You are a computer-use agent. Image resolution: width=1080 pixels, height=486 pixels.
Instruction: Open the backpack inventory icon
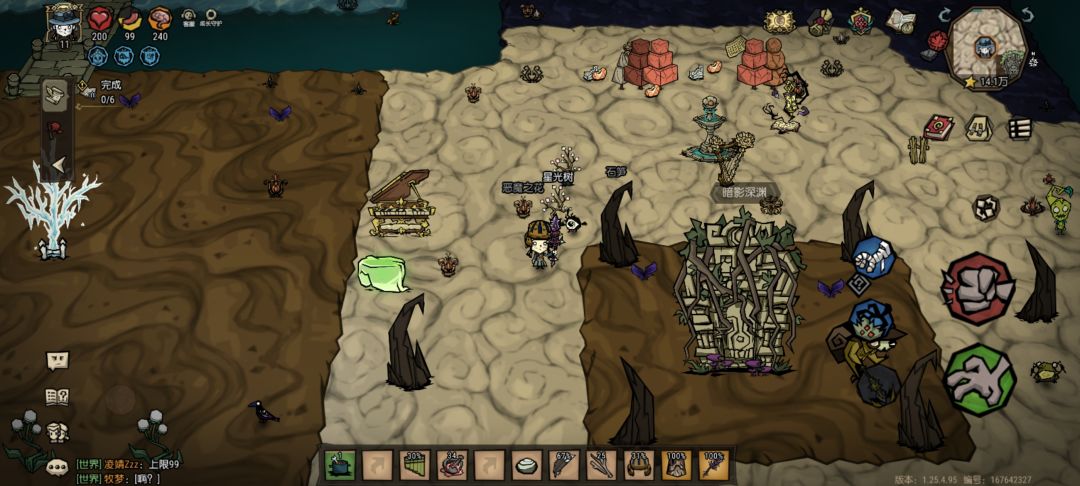tap(978, 127)
